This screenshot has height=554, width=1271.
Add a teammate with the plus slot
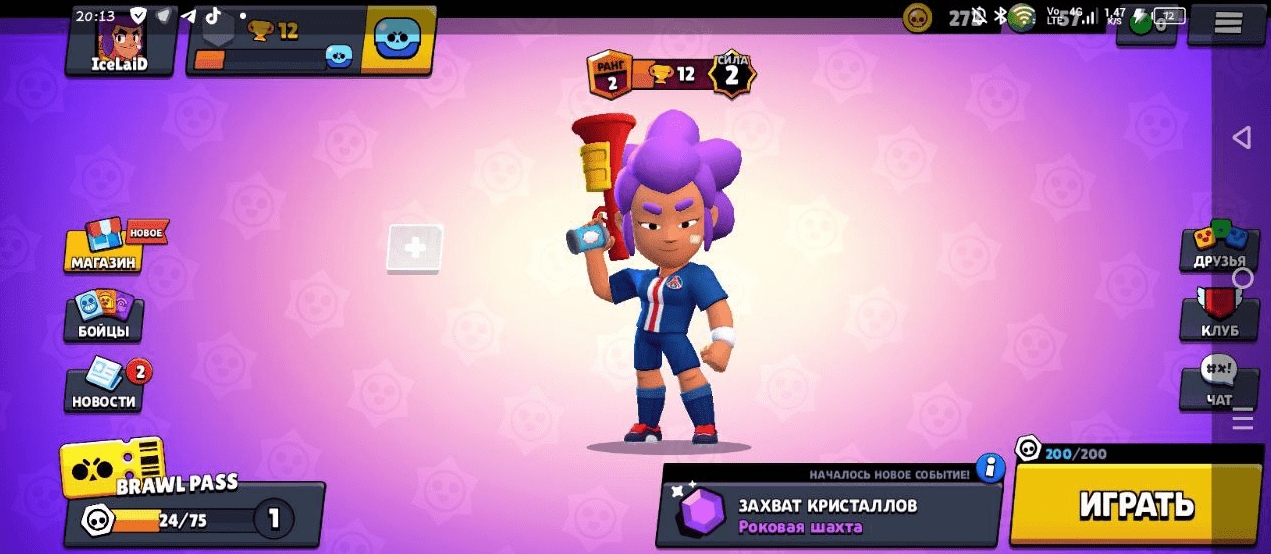(x=415, y=248)
